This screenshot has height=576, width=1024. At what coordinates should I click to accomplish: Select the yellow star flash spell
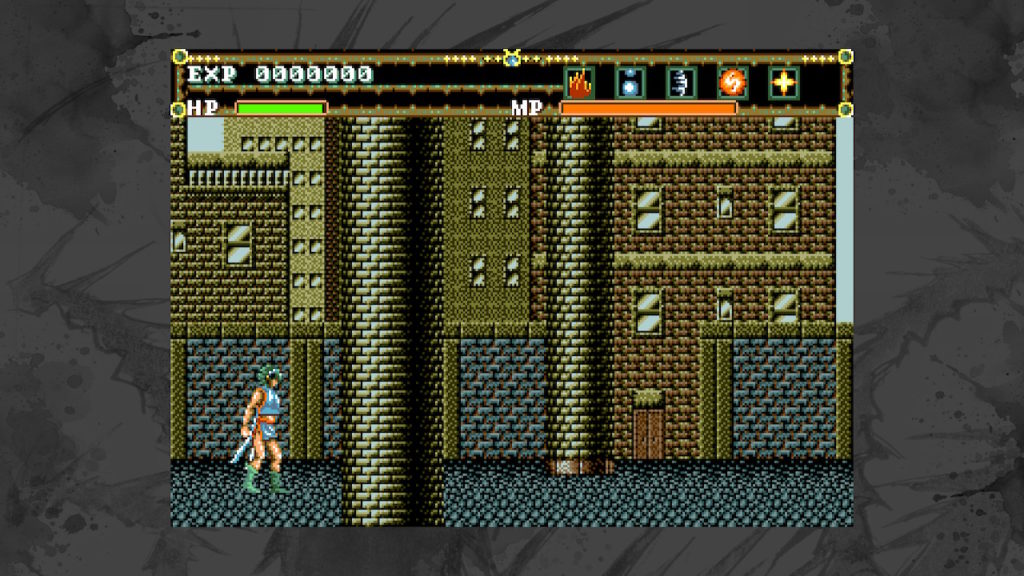(x=784, y=83)
